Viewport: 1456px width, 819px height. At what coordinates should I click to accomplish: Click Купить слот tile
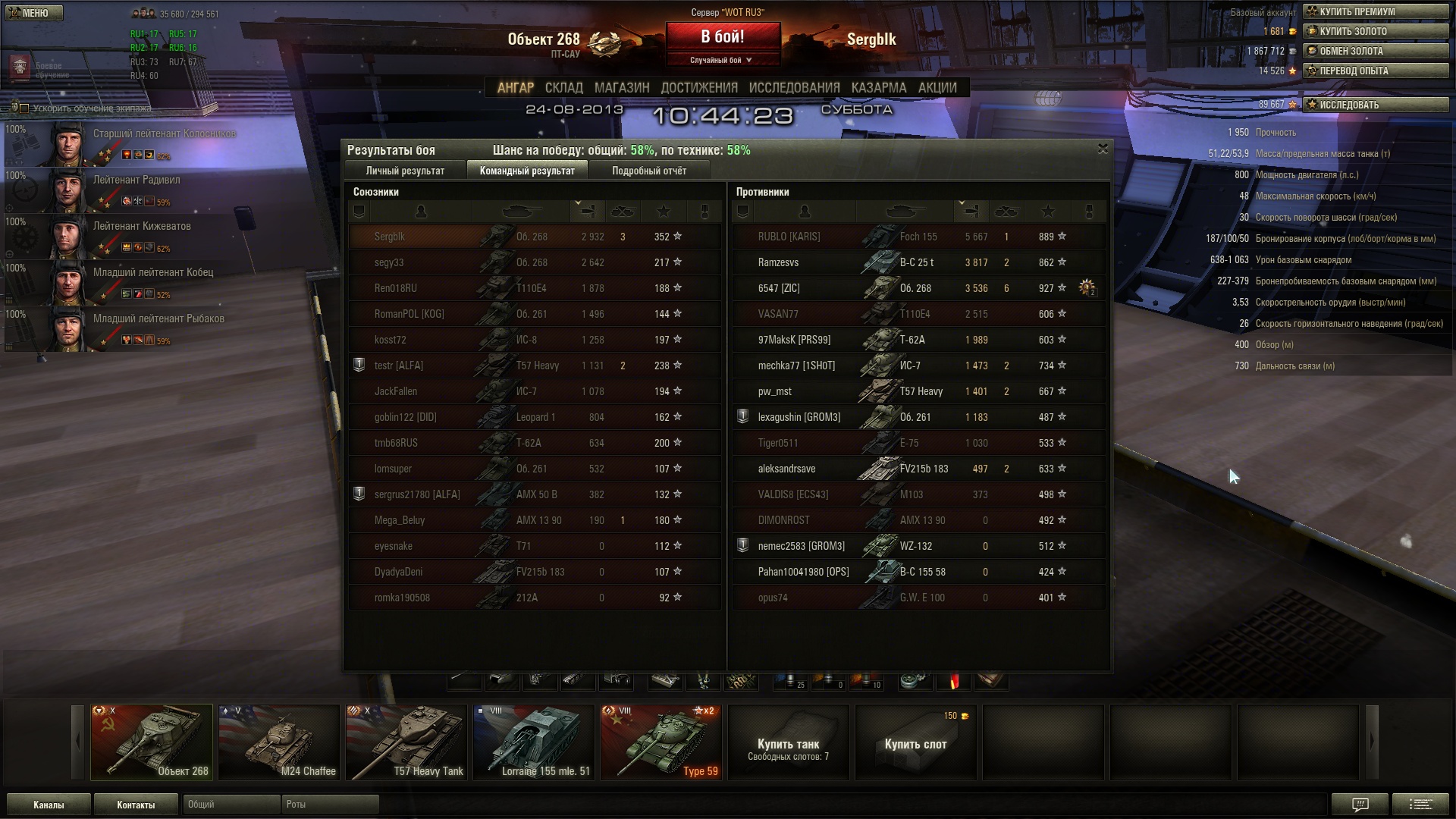coord(915,742)
